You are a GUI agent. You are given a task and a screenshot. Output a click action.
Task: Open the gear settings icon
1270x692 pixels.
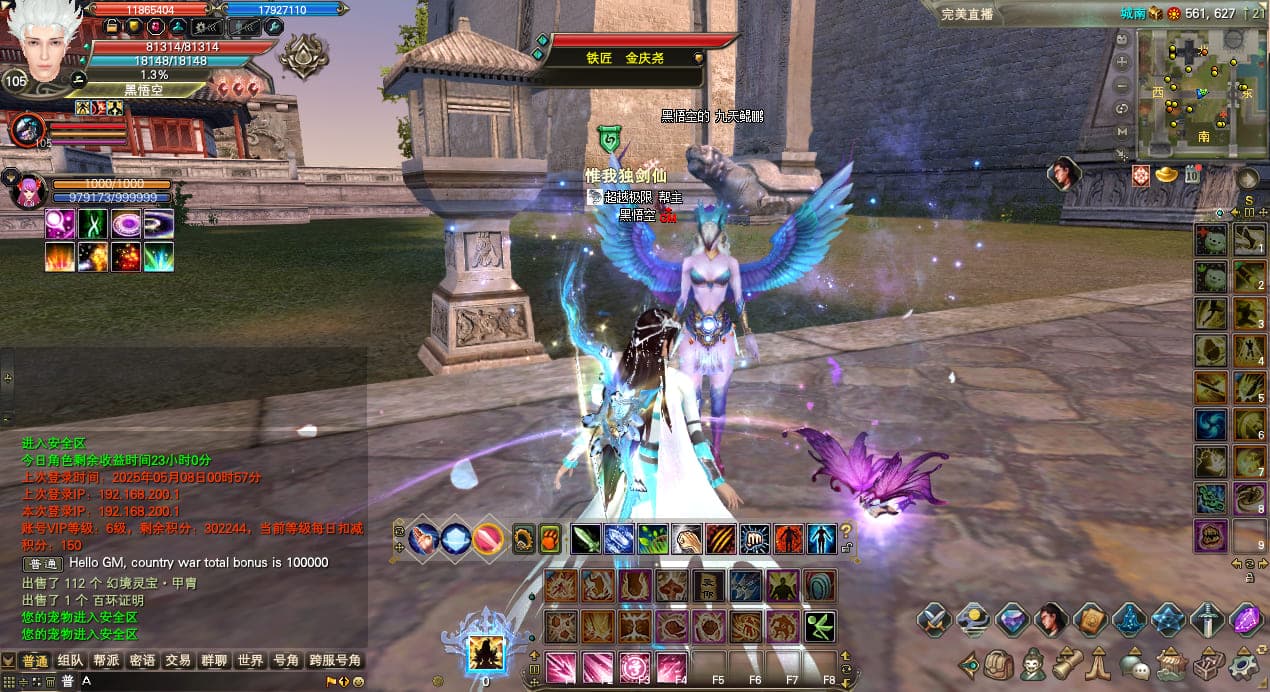coord(1243,663)
